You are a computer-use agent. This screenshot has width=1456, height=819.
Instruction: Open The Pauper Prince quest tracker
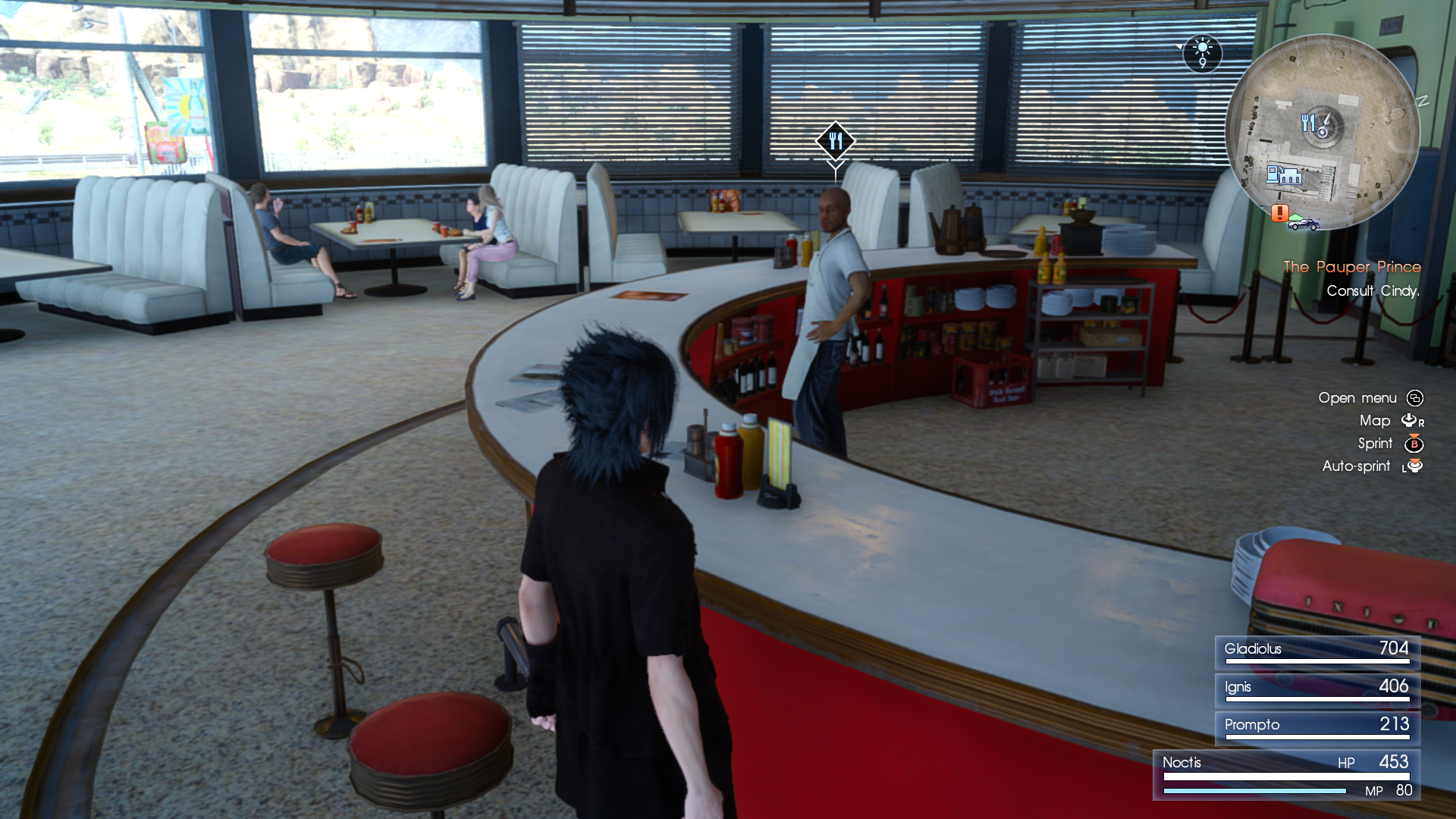point(1351,267)
